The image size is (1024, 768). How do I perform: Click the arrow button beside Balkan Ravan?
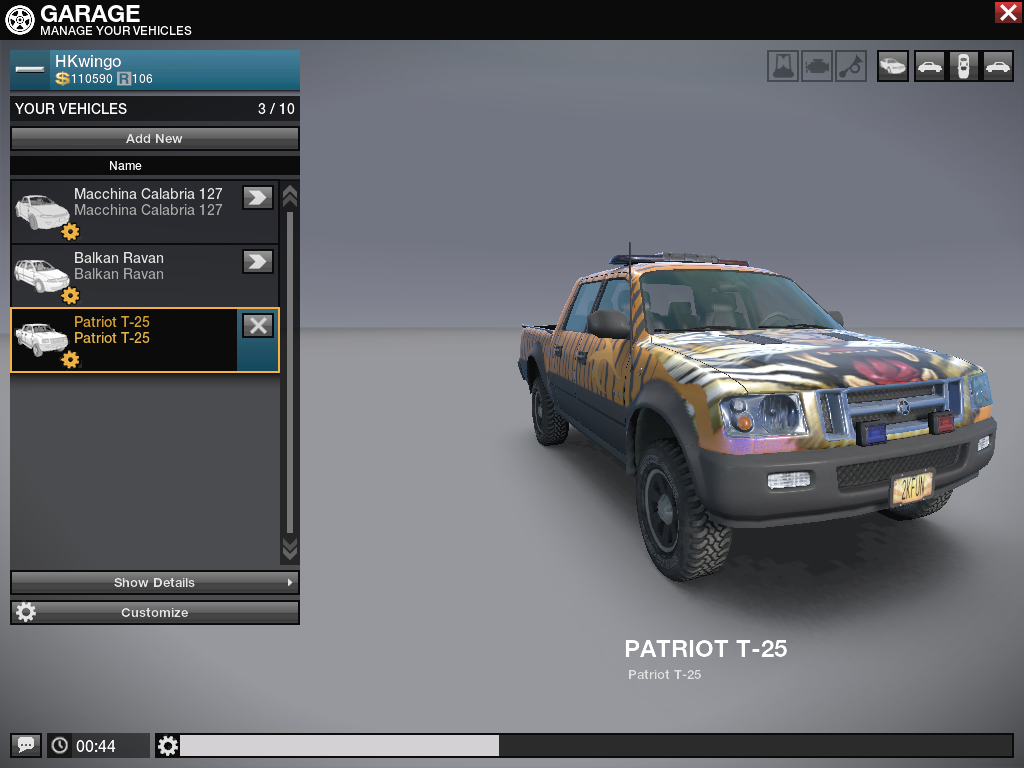(258, 261)
